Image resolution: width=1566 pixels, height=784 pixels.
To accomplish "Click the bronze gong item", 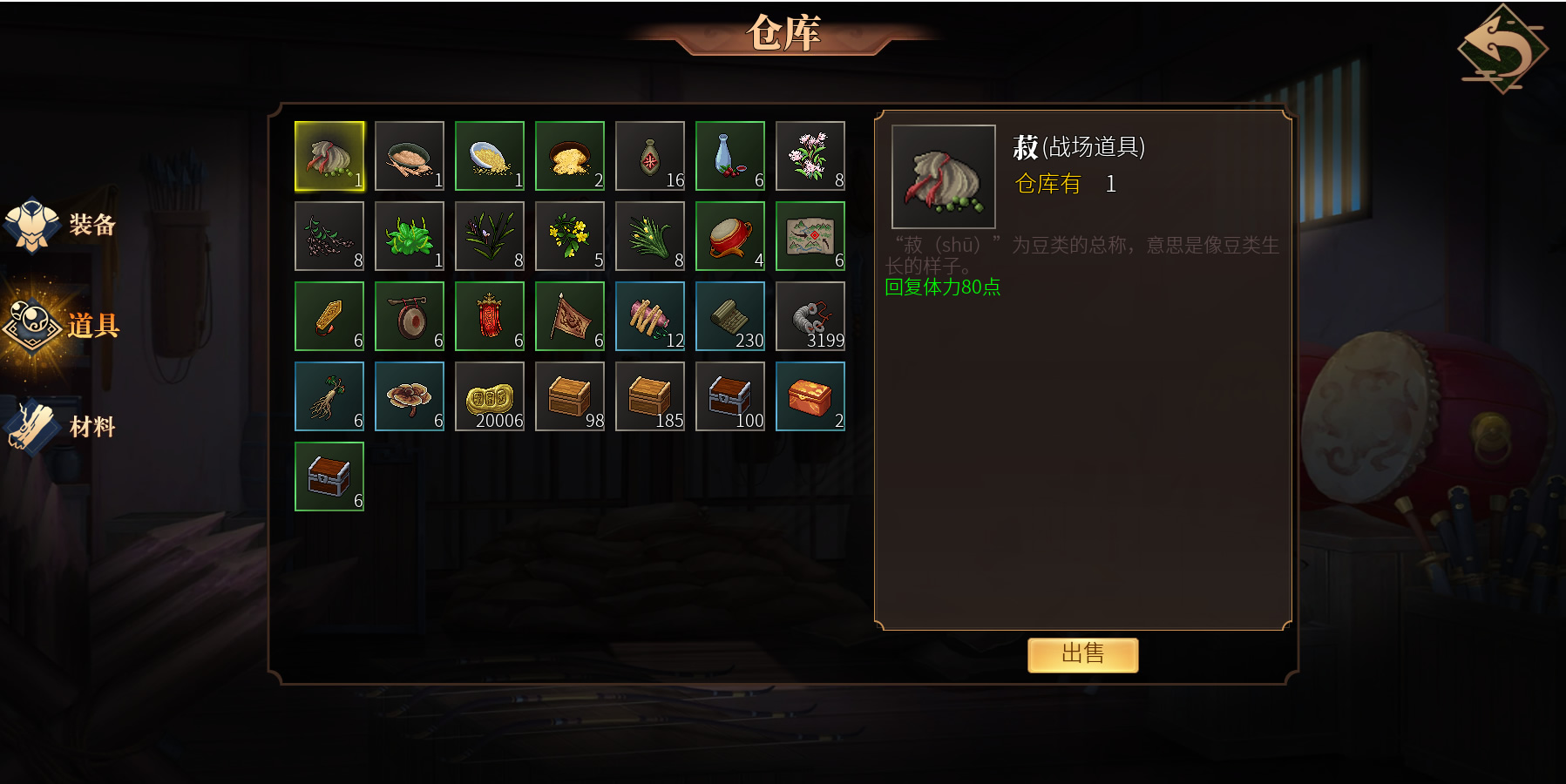I will [410, 316].
